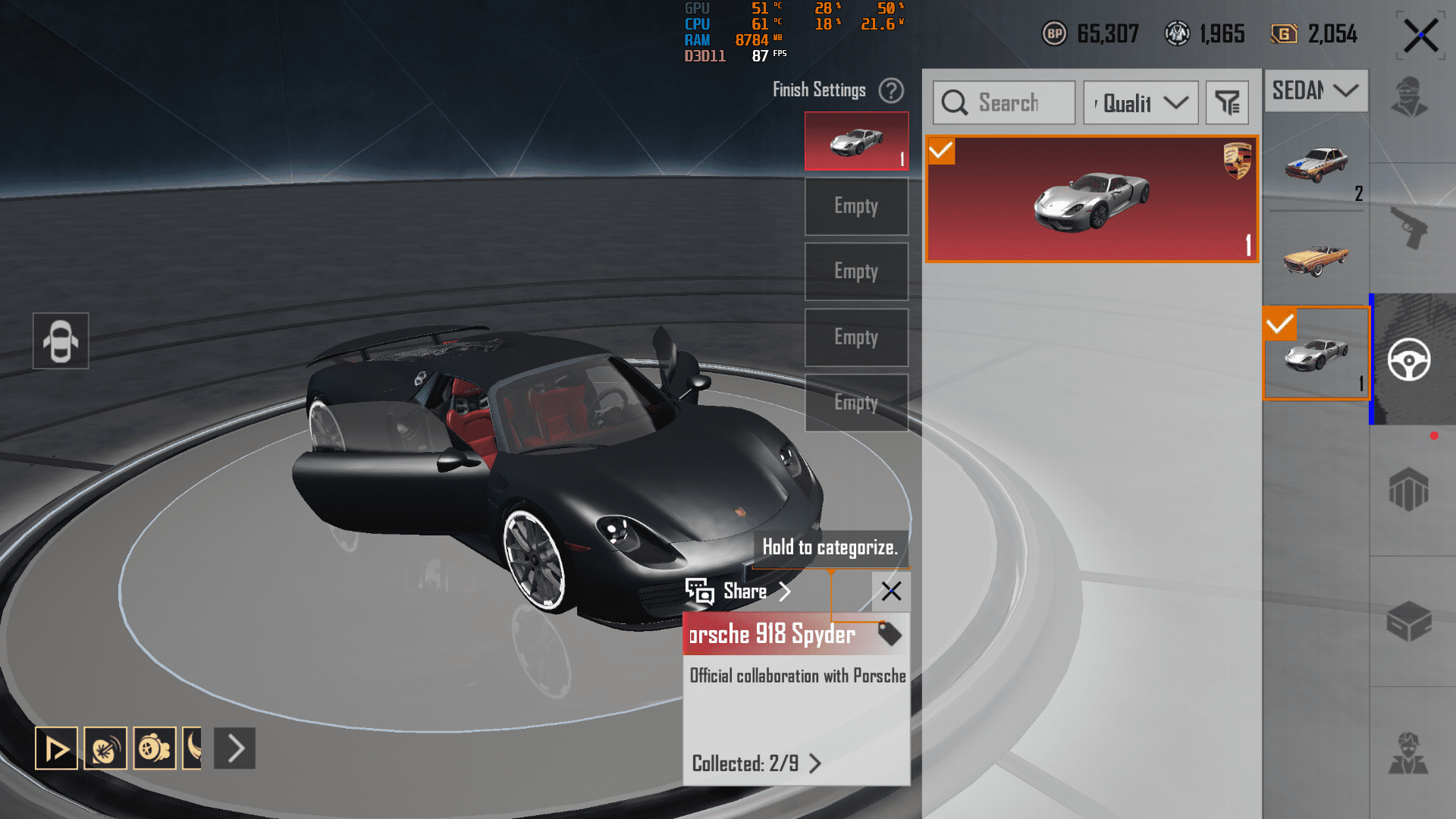Select the equipped silver Porsche finish slot
The image size is (1456, 819).
tap(856, 141)
